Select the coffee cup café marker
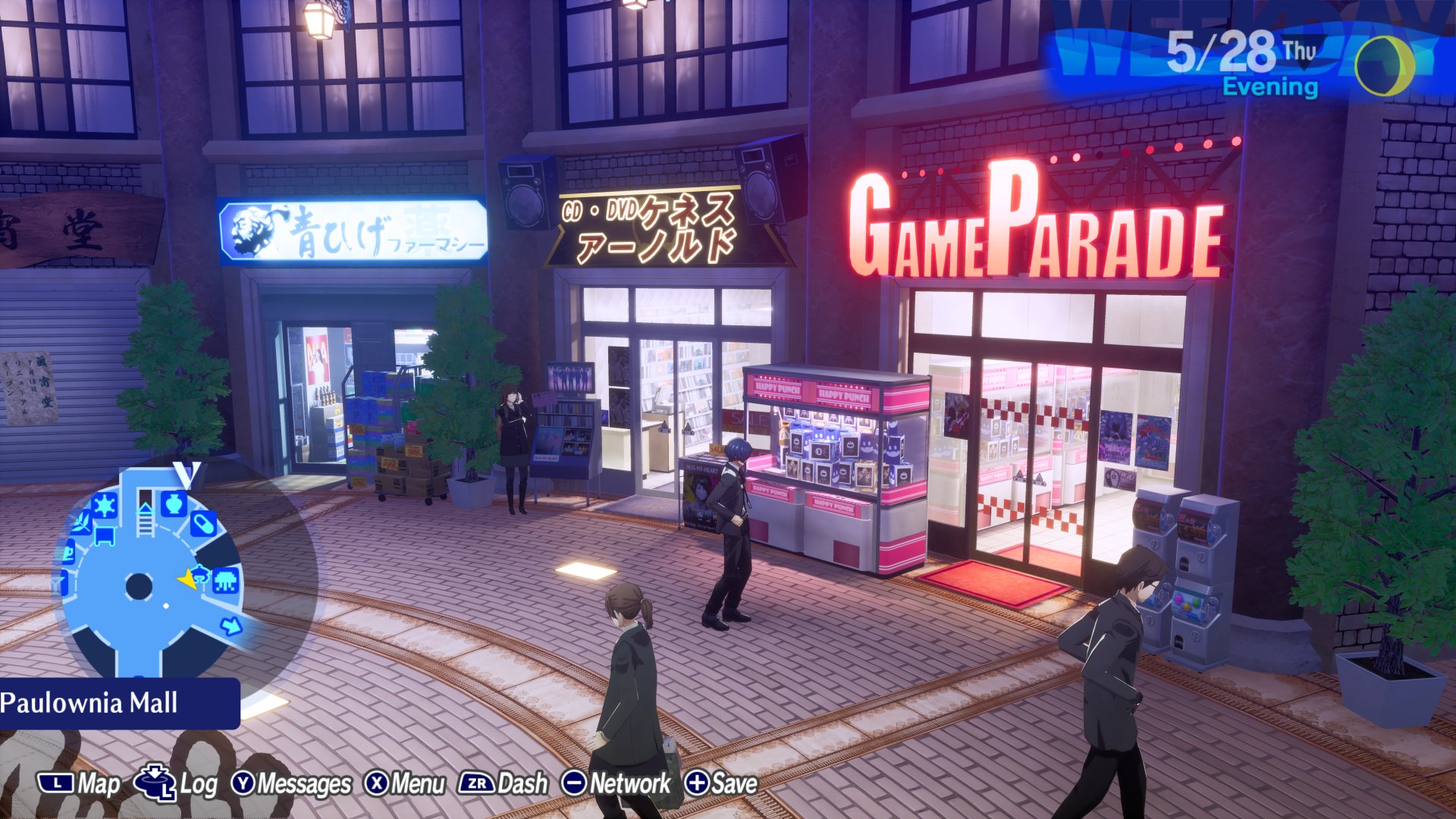 (68, 552)
